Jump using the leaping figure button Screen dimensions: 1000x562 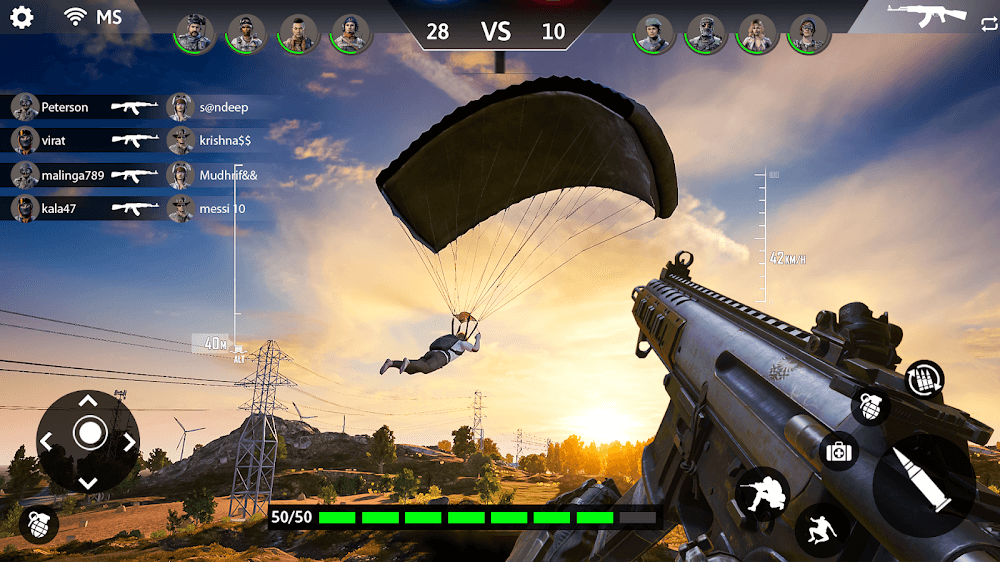click(821, 530)
